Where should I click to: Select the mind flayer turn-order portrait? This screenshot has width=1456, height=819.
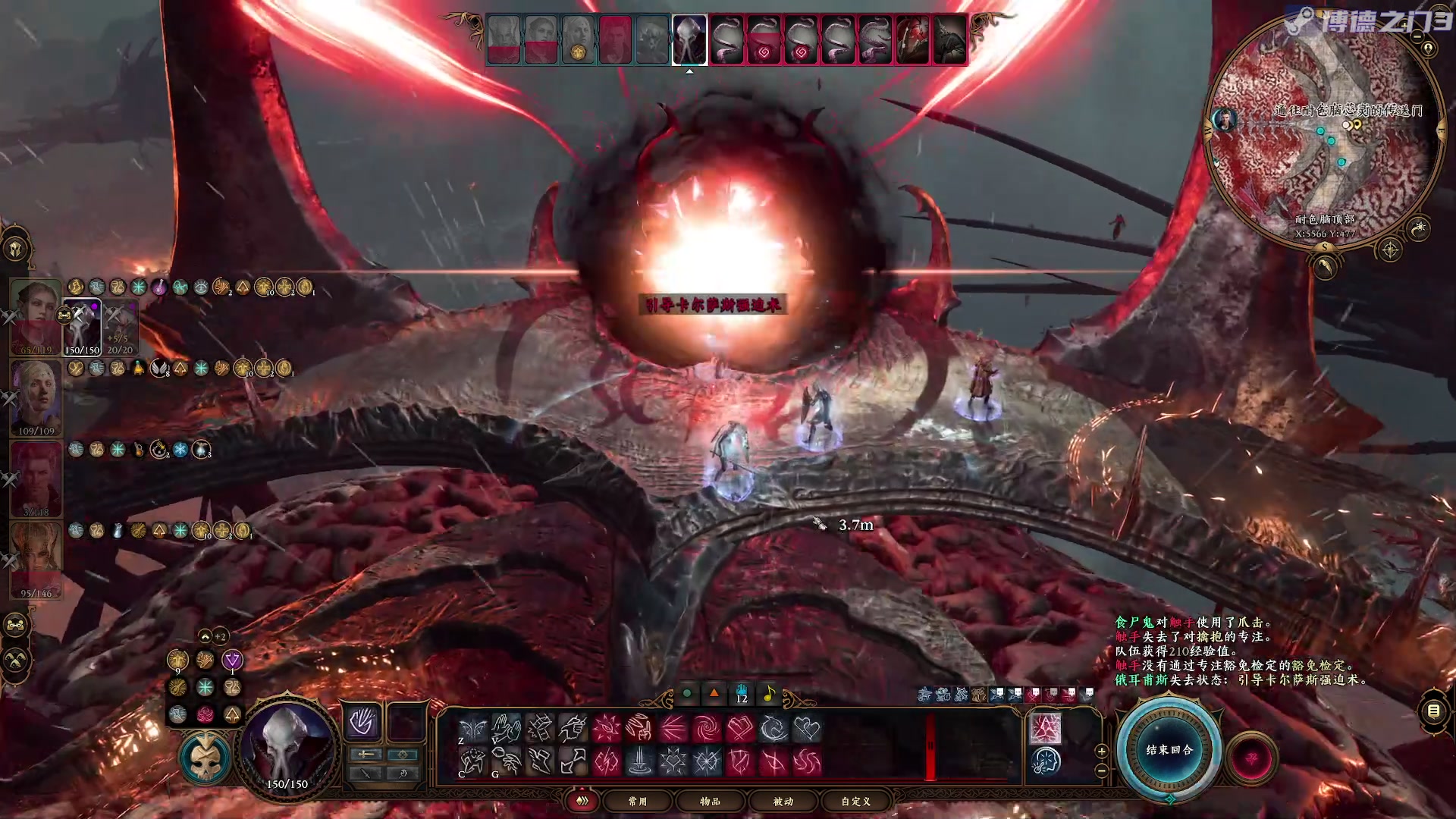point(689,39)
